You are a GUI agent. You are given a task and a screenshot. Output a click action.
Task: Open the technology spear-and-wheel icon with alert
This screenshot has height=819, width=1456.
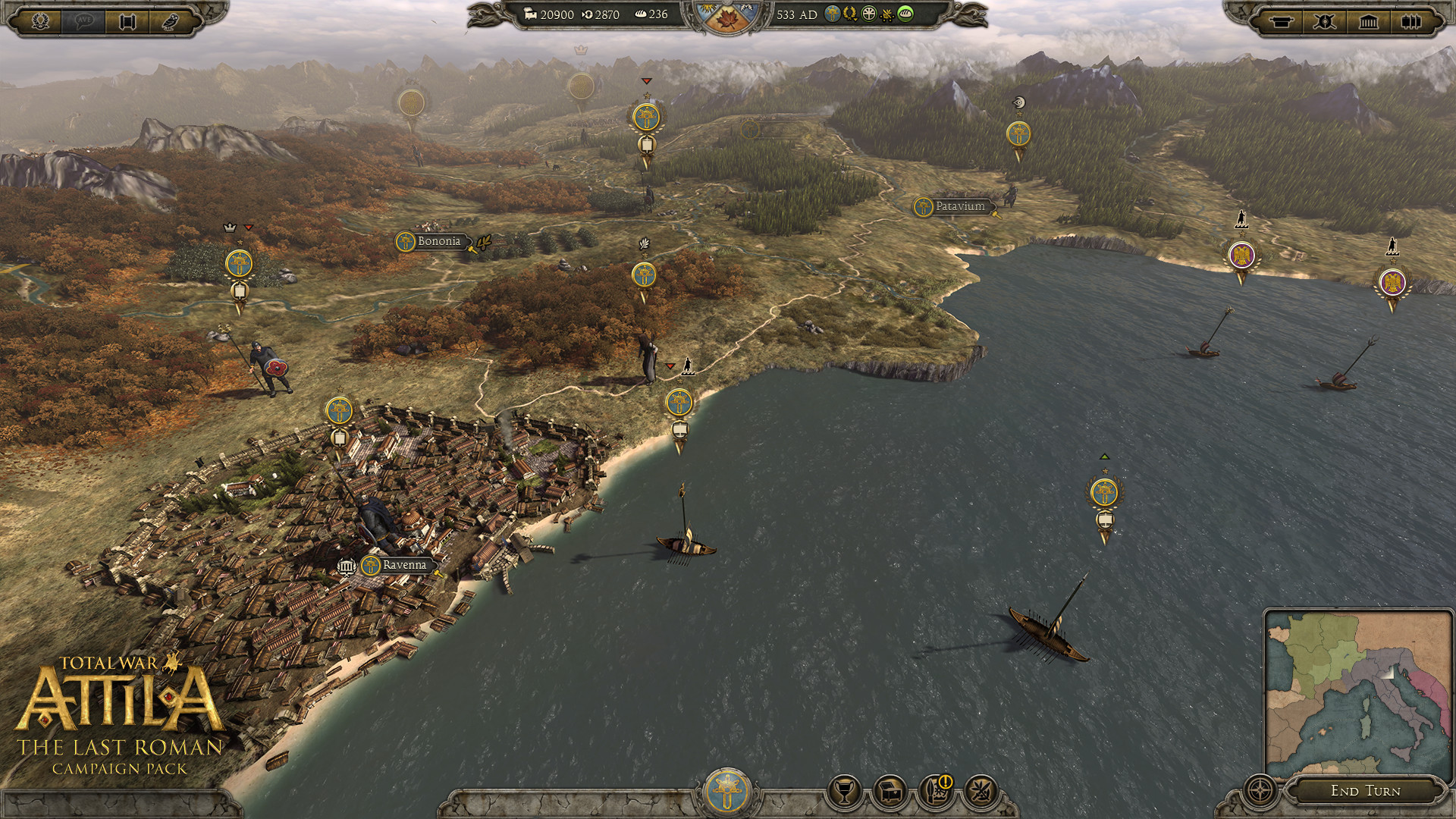click(934, 789)
